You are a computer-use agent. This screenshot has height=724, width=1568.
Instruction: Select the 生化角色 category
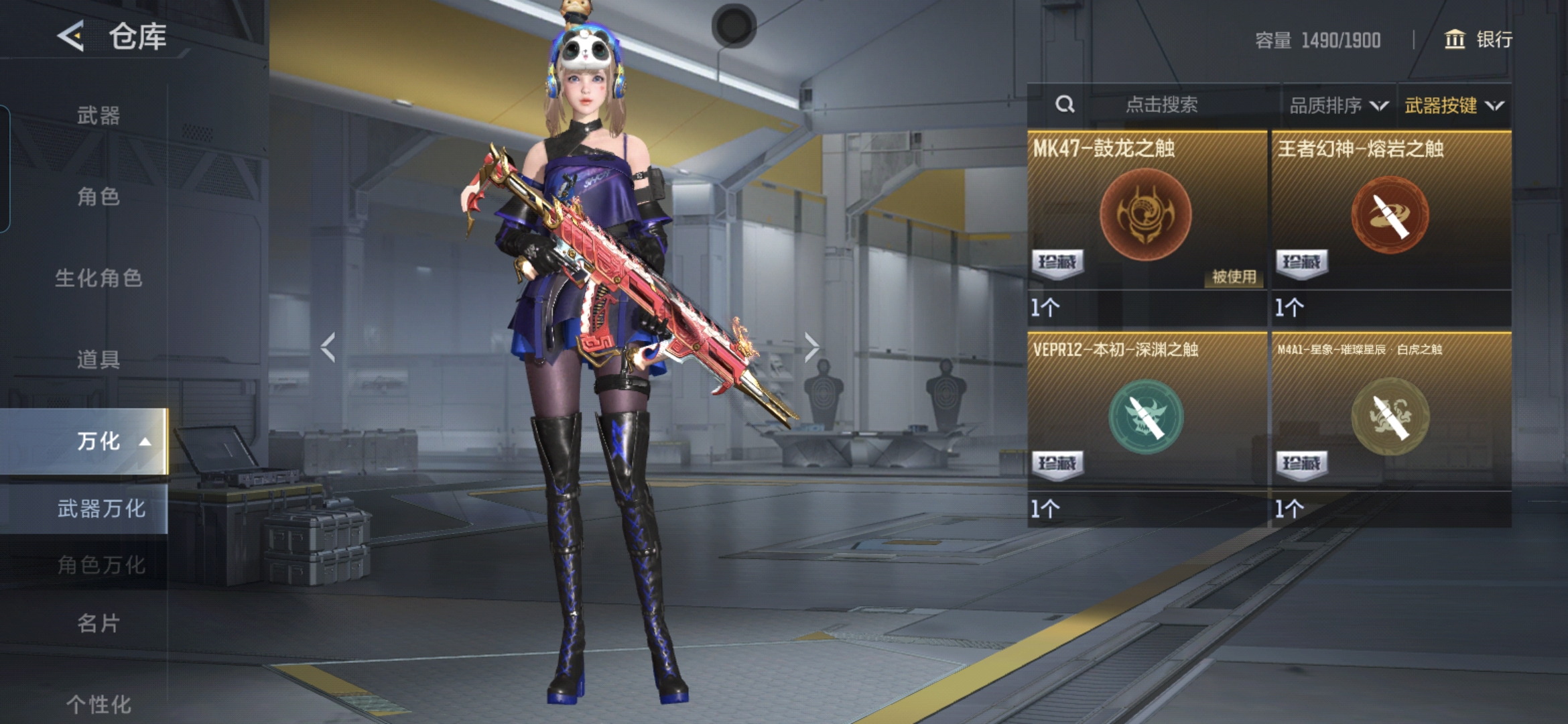pos(98,278)
